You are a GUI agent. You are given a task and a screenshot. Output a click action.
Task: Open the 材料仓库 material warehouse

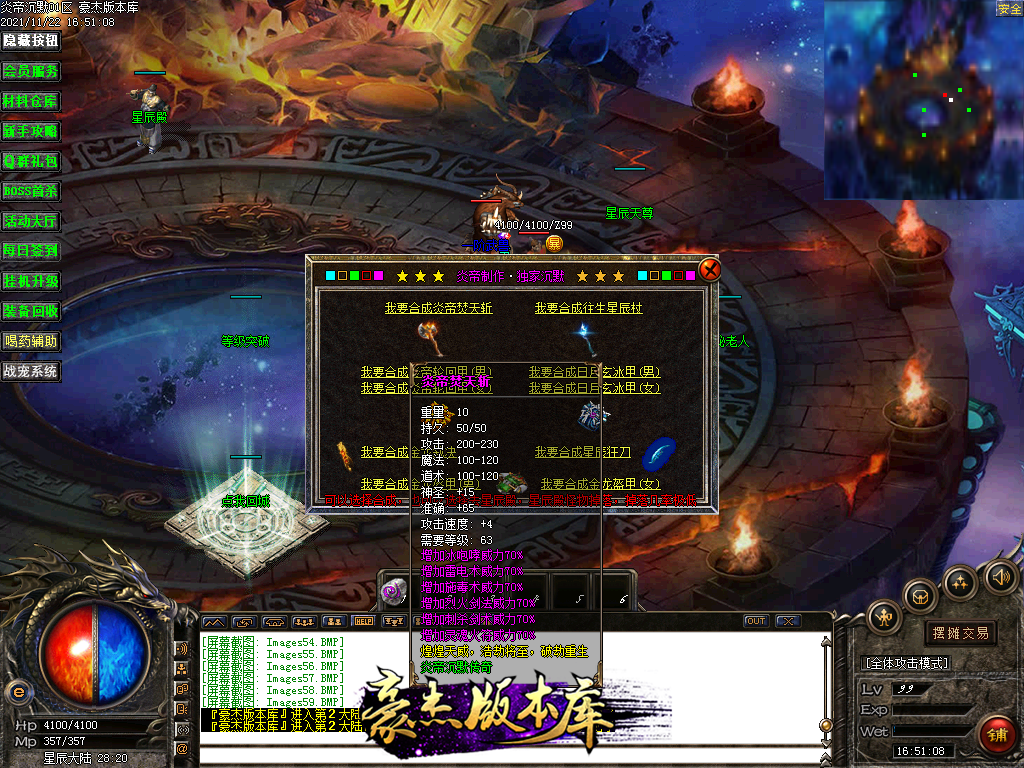coord(30,101)
